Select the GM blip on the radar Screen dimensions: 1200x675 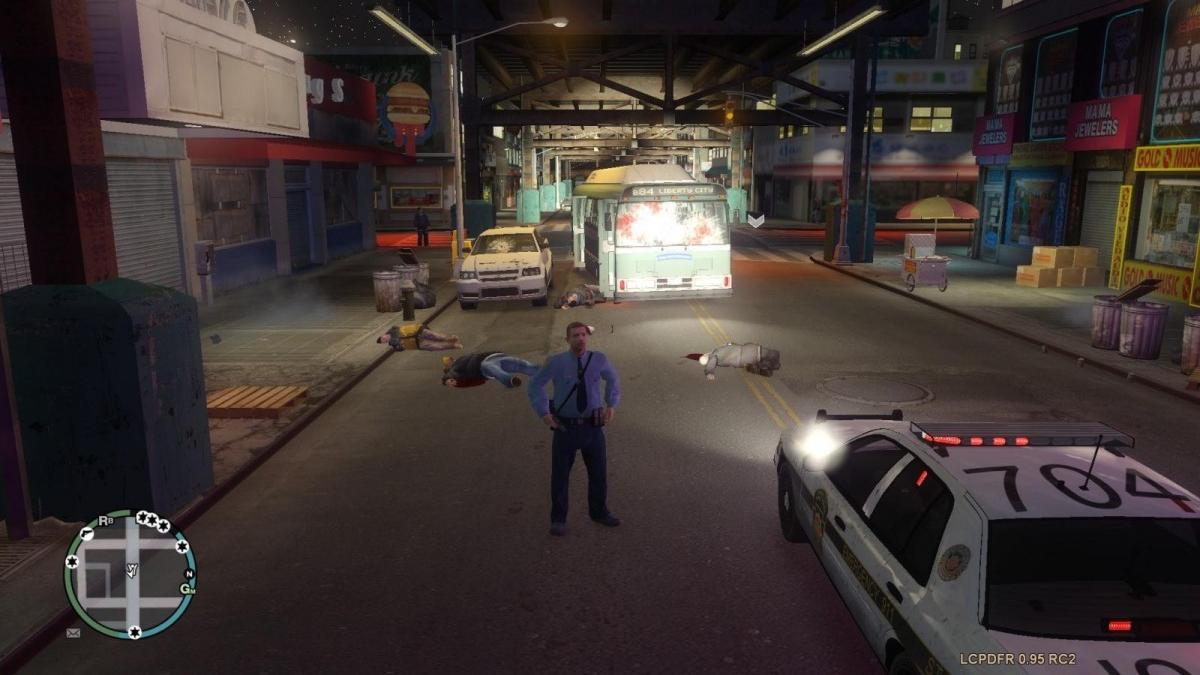(x=187, y=588)
